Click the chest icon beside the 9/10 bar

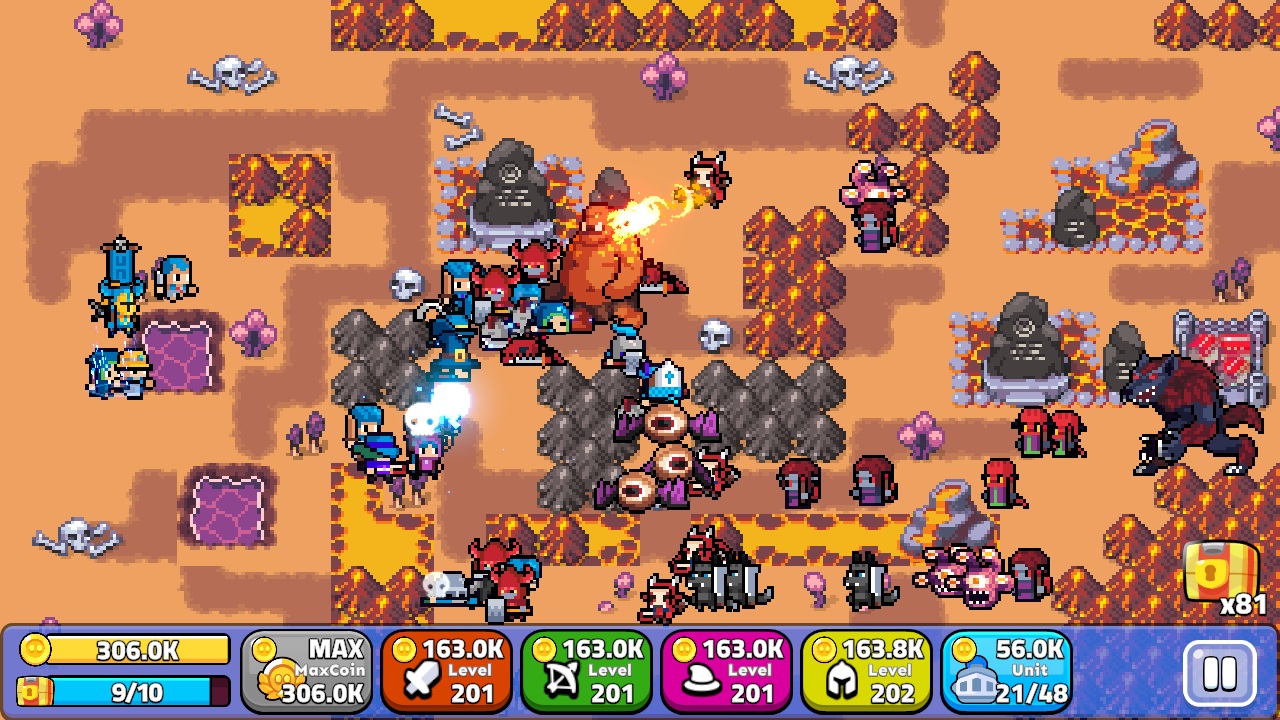point(33,691)
